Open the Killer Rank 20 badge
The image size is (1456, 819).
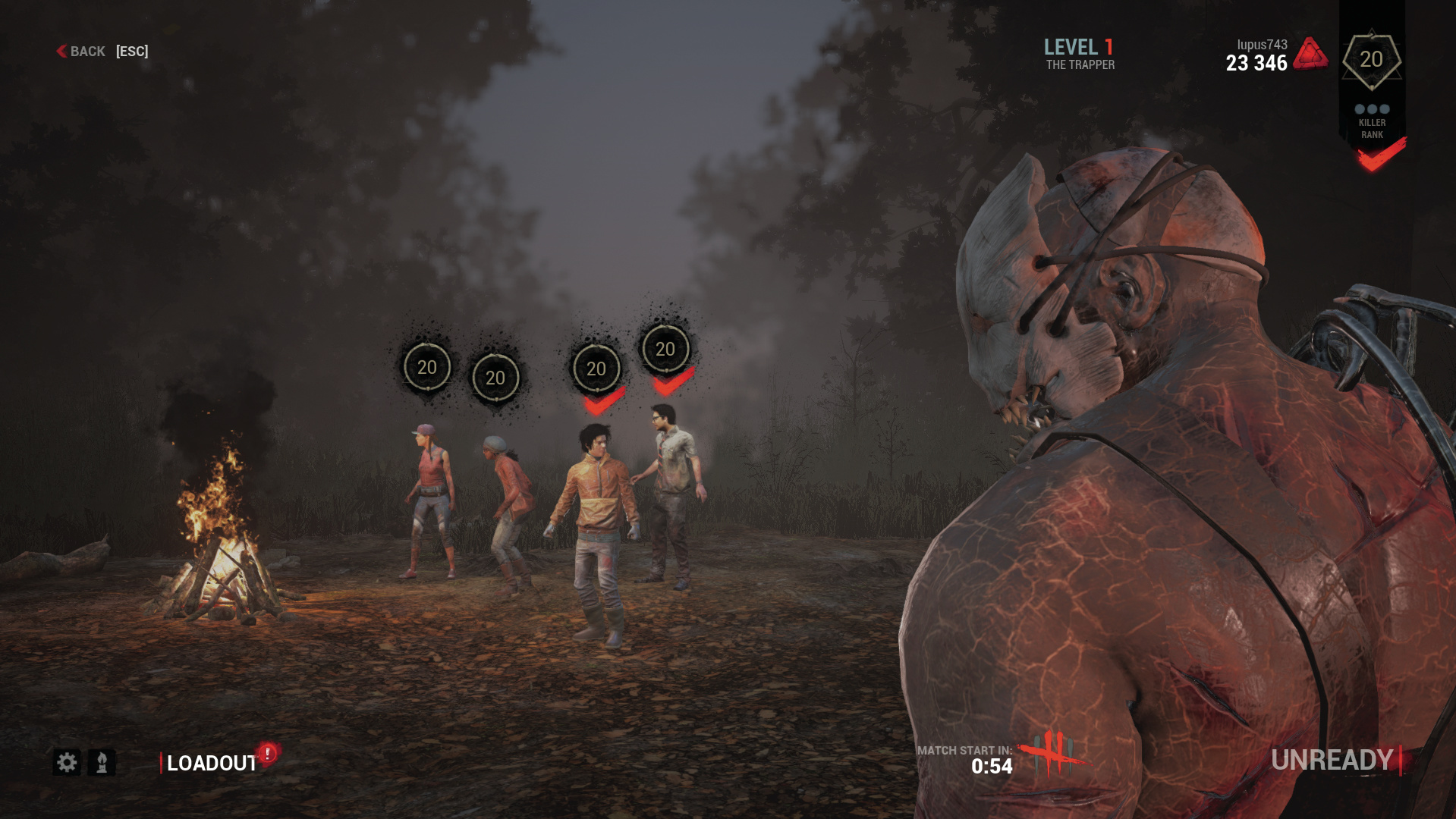point(1371,60)
